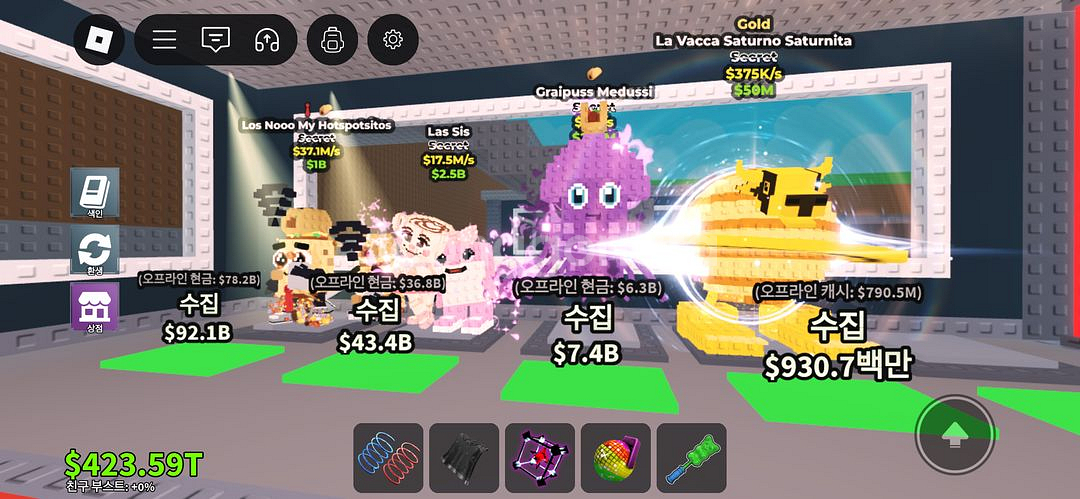Select the green gummy bear wand slot
The height and width of the screenshot is (499, 1080).
[691, 458]
